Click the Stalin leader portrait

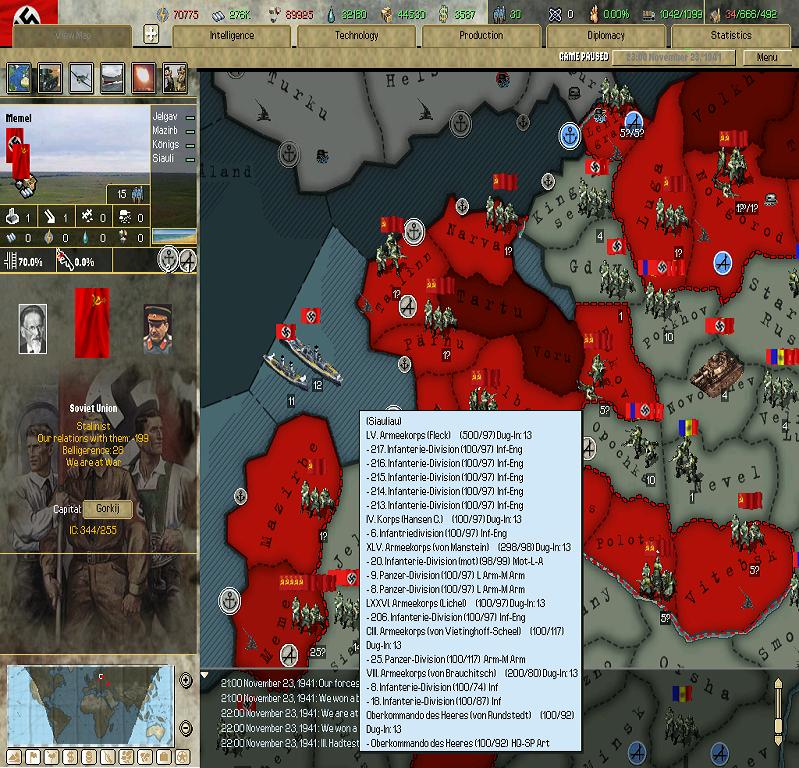pyautogui.click(x=157, y=329)
